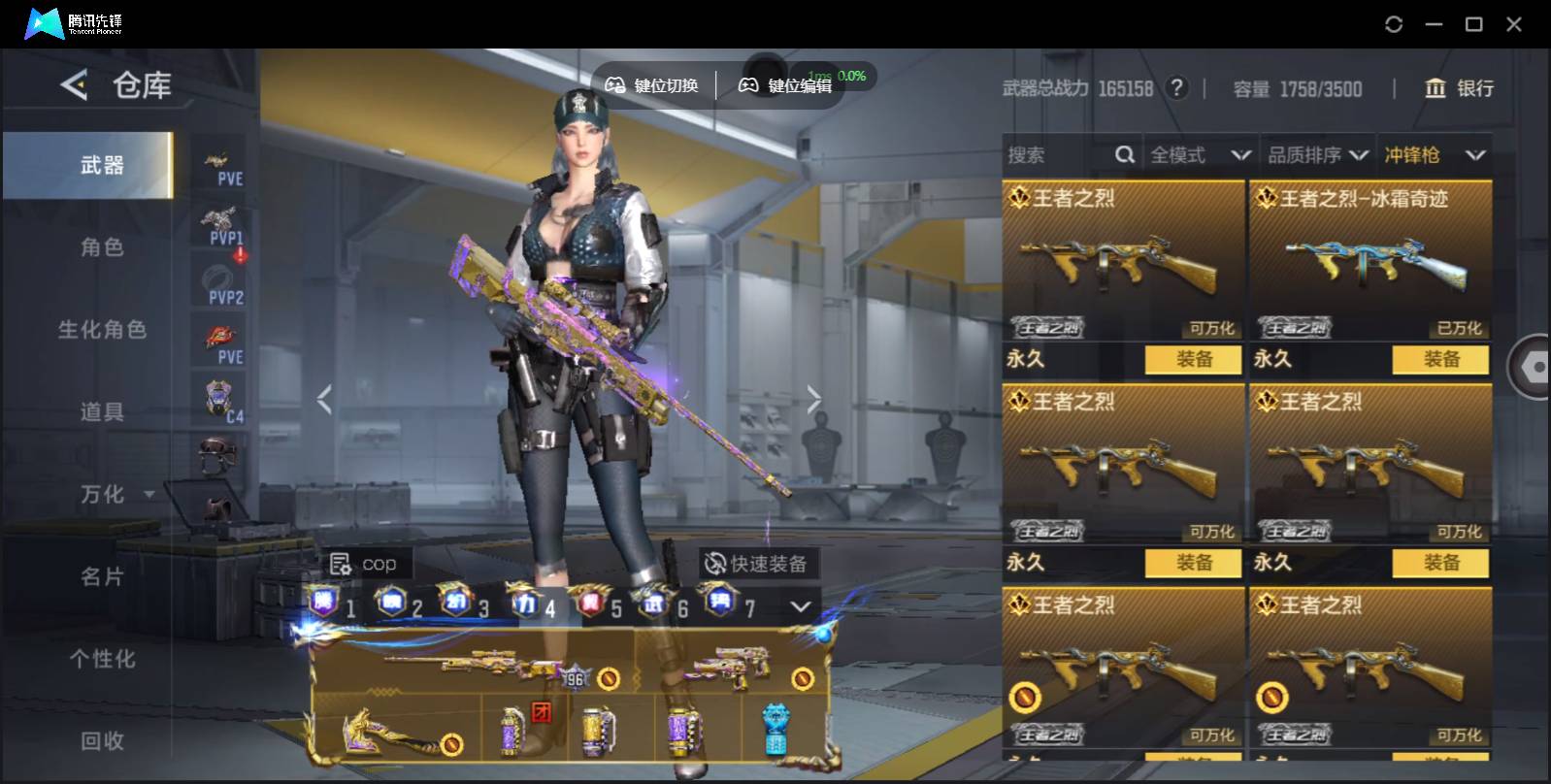1551x784 pixels.
Task: Show the weapon power help tooltip
Action: [x=1177, y=88]
